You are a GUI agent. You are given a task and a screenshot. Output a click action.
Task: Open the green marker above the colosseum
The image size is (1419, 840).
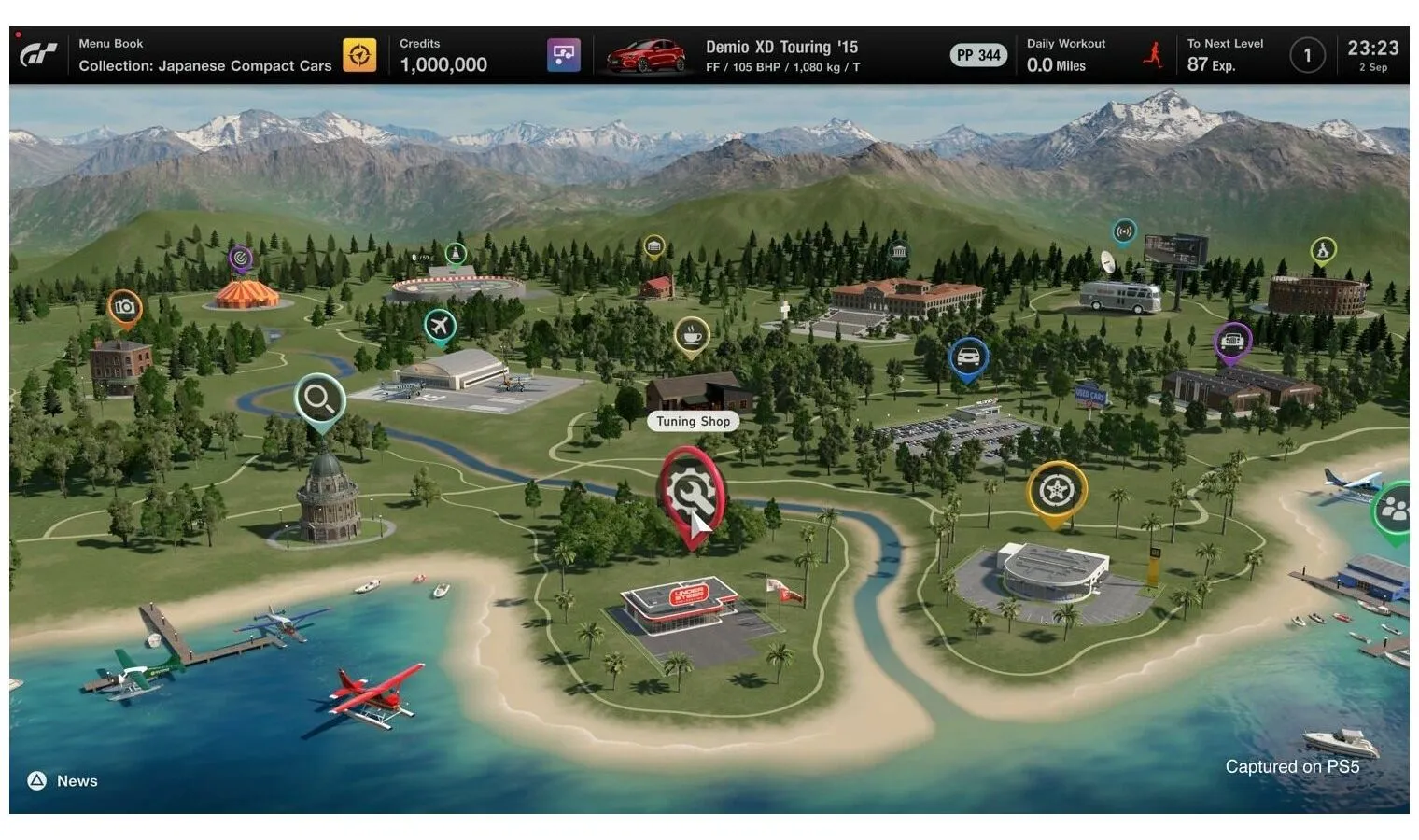tap(1323, 249)
